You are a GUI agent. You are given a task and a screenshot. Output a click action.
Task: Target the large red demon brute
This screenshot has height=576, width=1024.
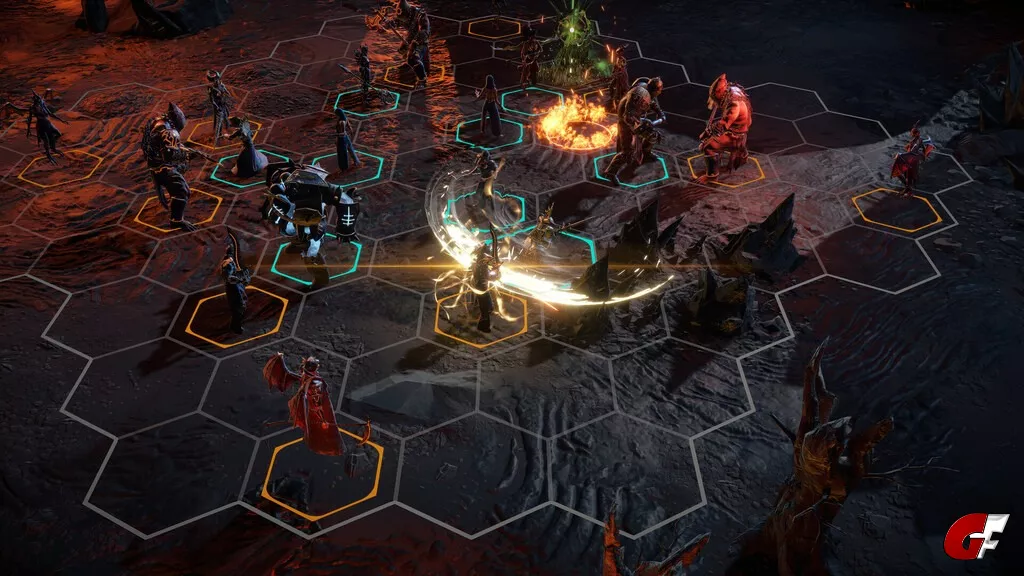(726, 124)
